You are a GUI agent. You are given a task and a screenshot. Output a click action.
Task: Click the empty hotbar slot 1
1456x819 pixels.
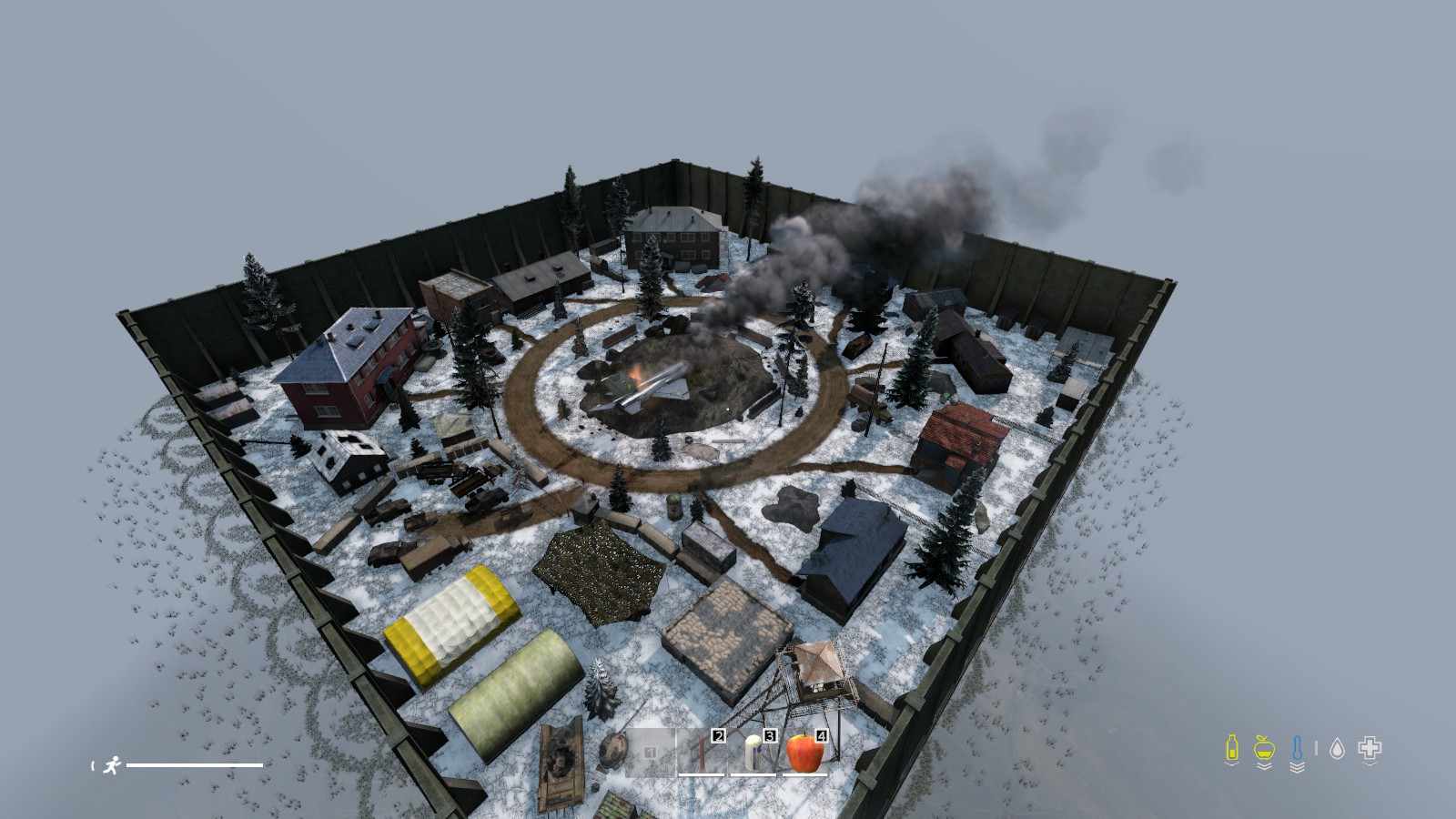650,753
